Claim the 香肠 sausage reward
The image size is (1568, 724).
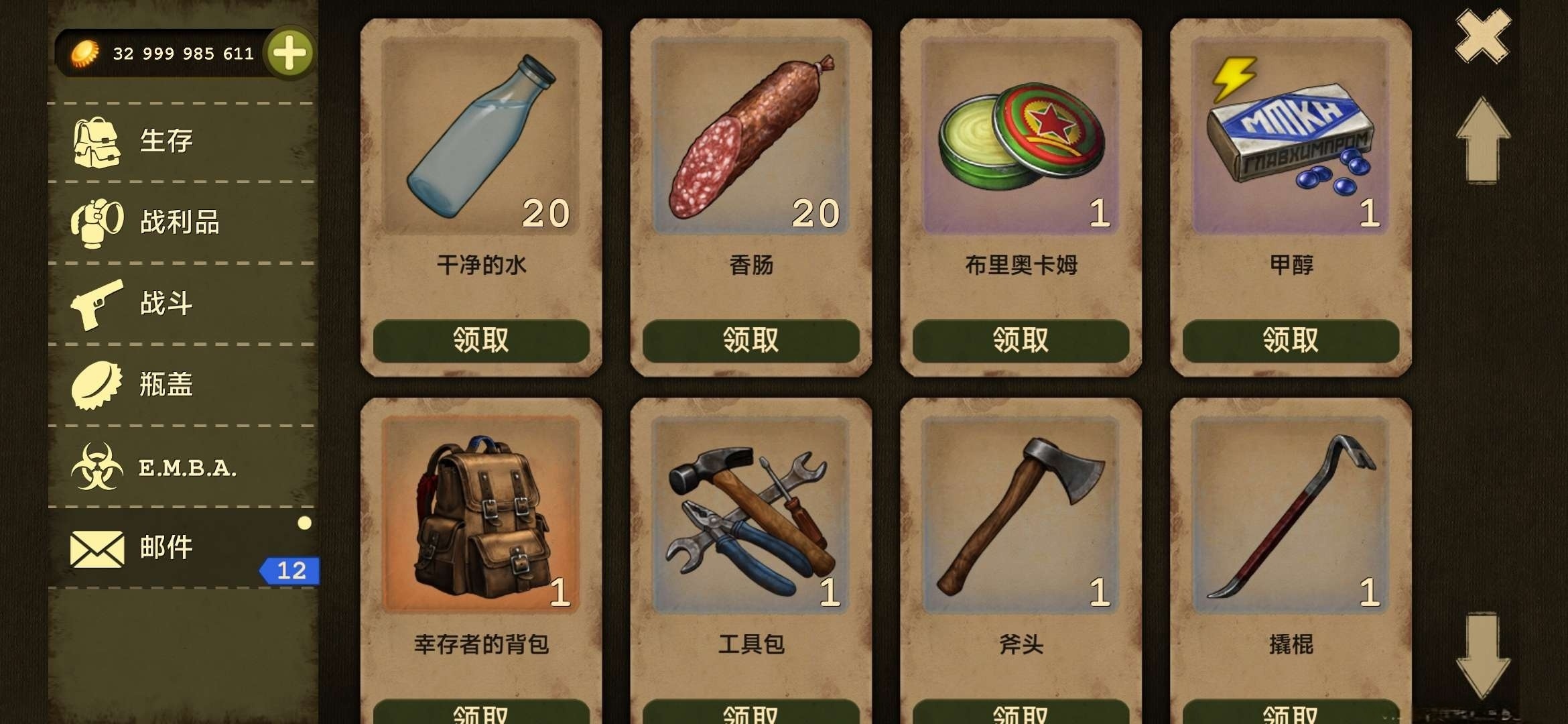(752, 341)
